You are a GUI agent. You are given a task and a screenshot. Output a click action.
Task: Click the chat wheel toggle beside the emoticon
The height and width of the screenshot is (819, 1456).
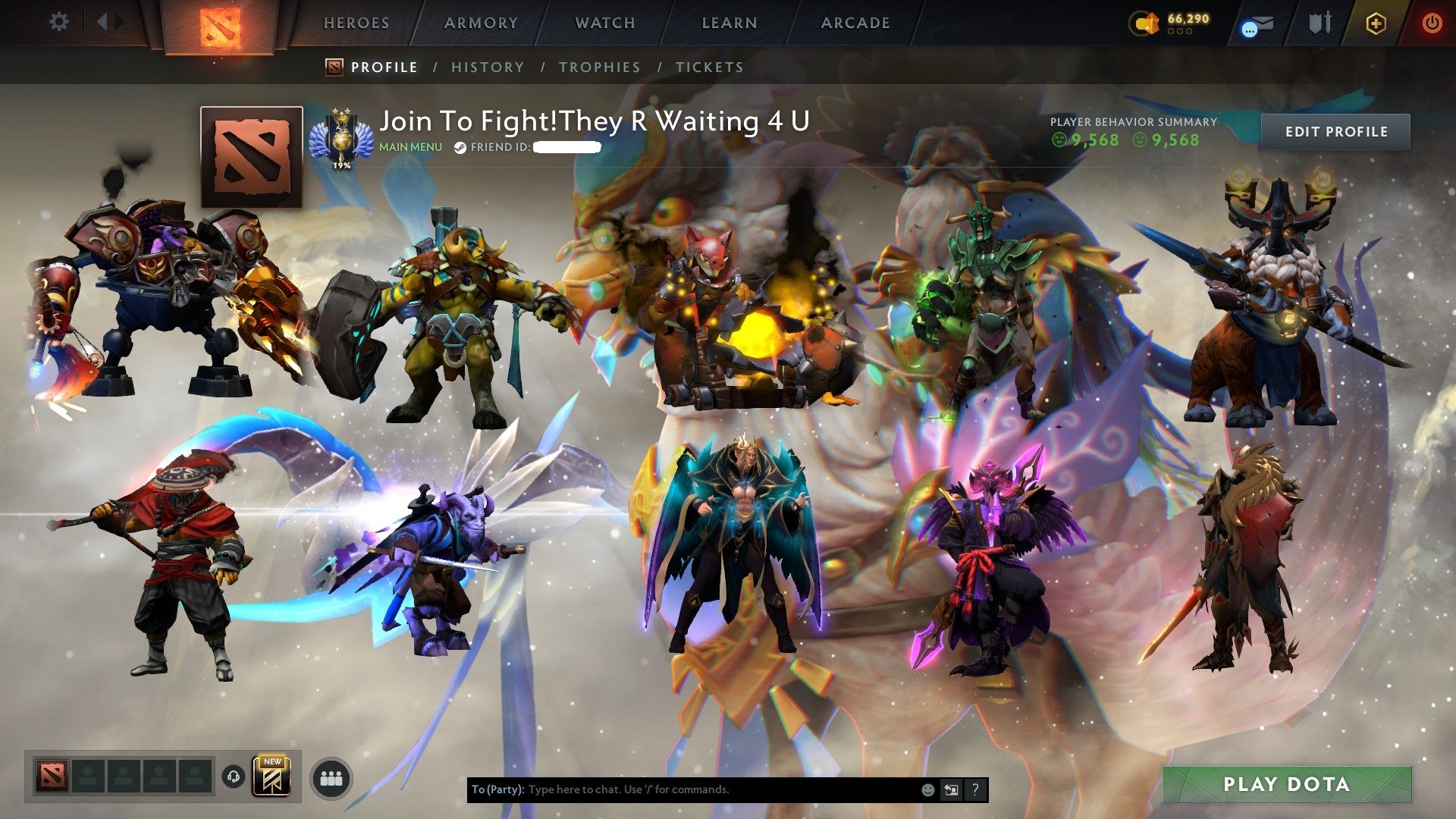tap(952, 789)
